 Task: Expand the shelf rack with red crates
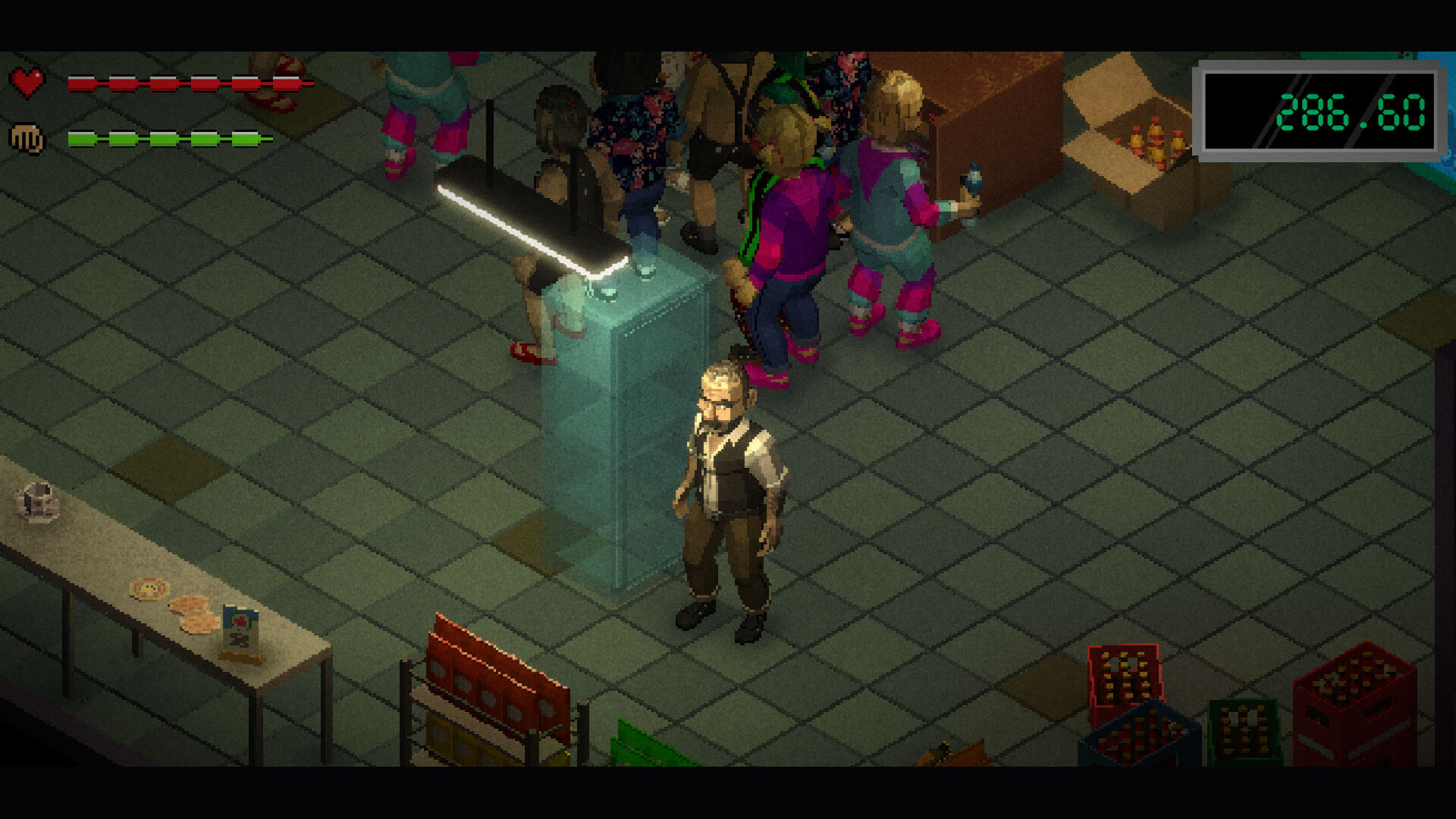point(493,682)
